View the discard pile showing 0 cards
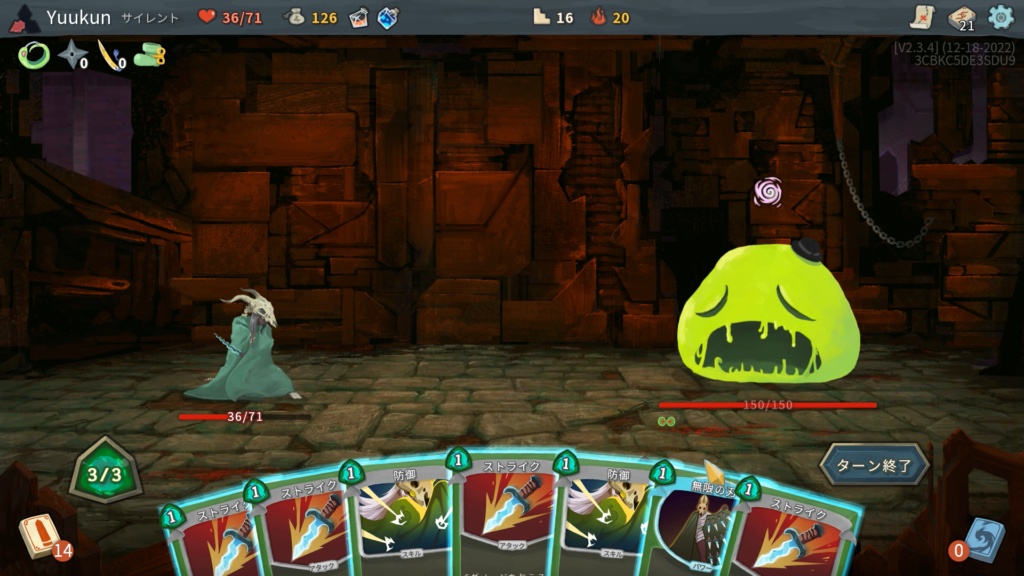The height and width of the screenshot is (576, 1024). click(982, 538)
